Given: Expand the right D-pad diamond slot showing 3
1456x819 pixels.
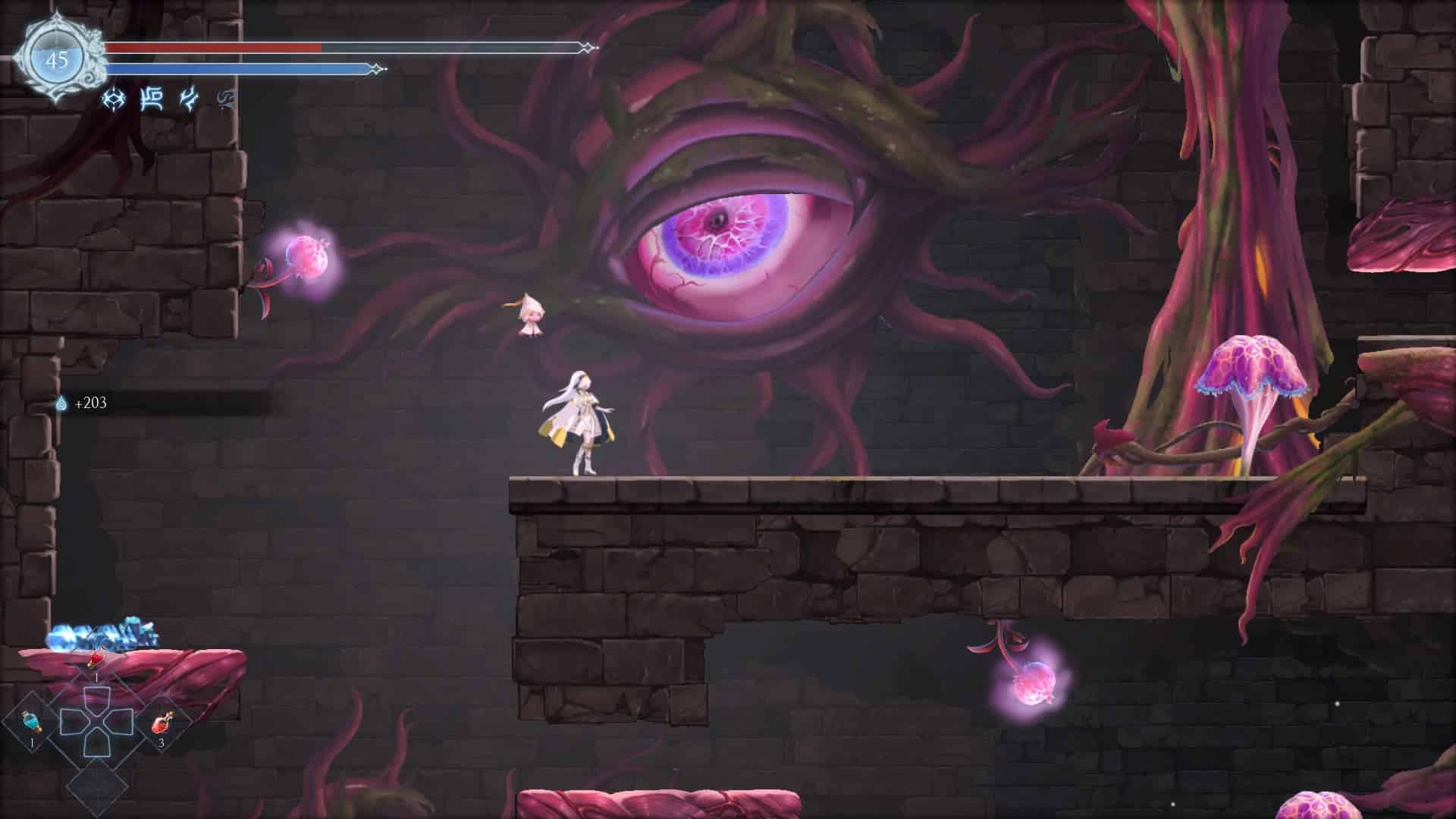Looking at the screenshot, I should 162,724.
